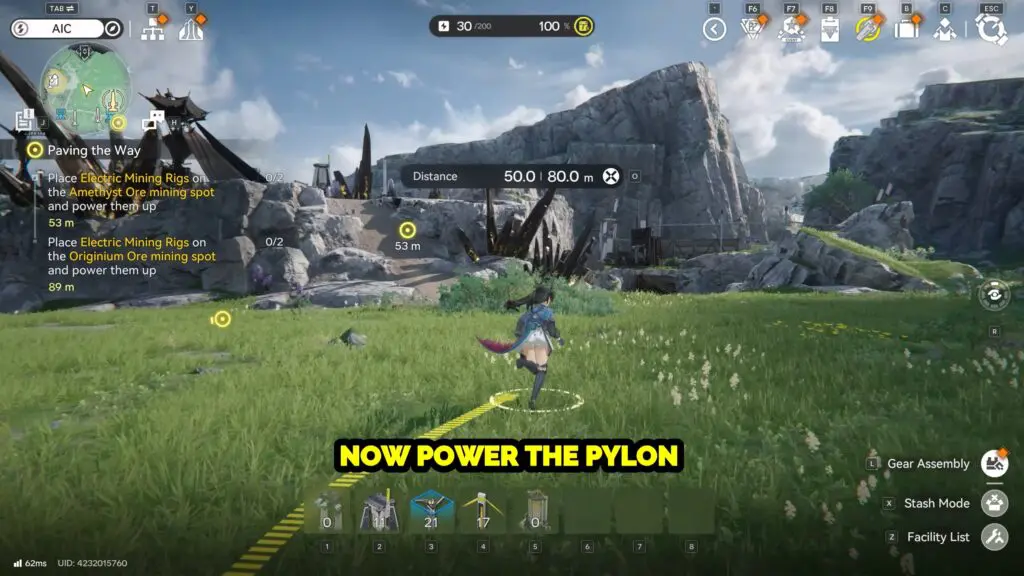This screenshot has width=1024, height=576.
Task: Open the main menu ring icon
Action: point(991,29)
